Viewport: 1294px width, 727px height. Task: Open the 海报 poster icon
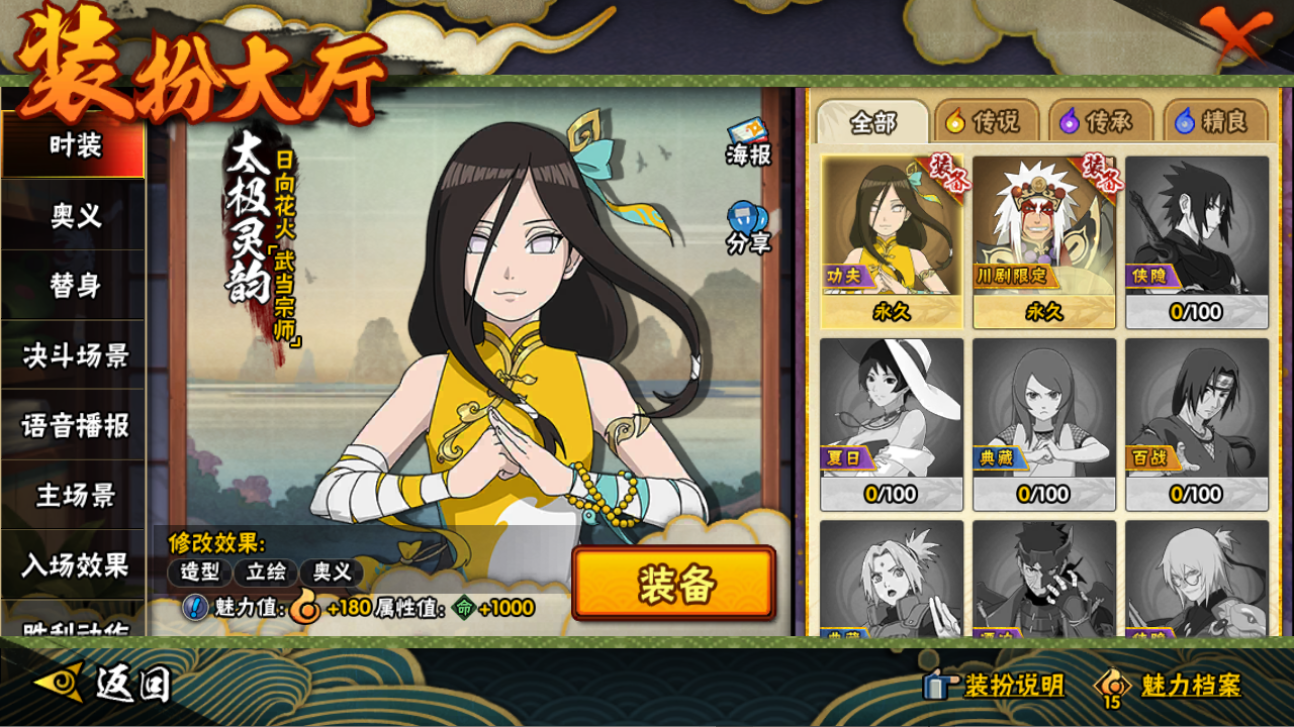[x=748, y=142]
